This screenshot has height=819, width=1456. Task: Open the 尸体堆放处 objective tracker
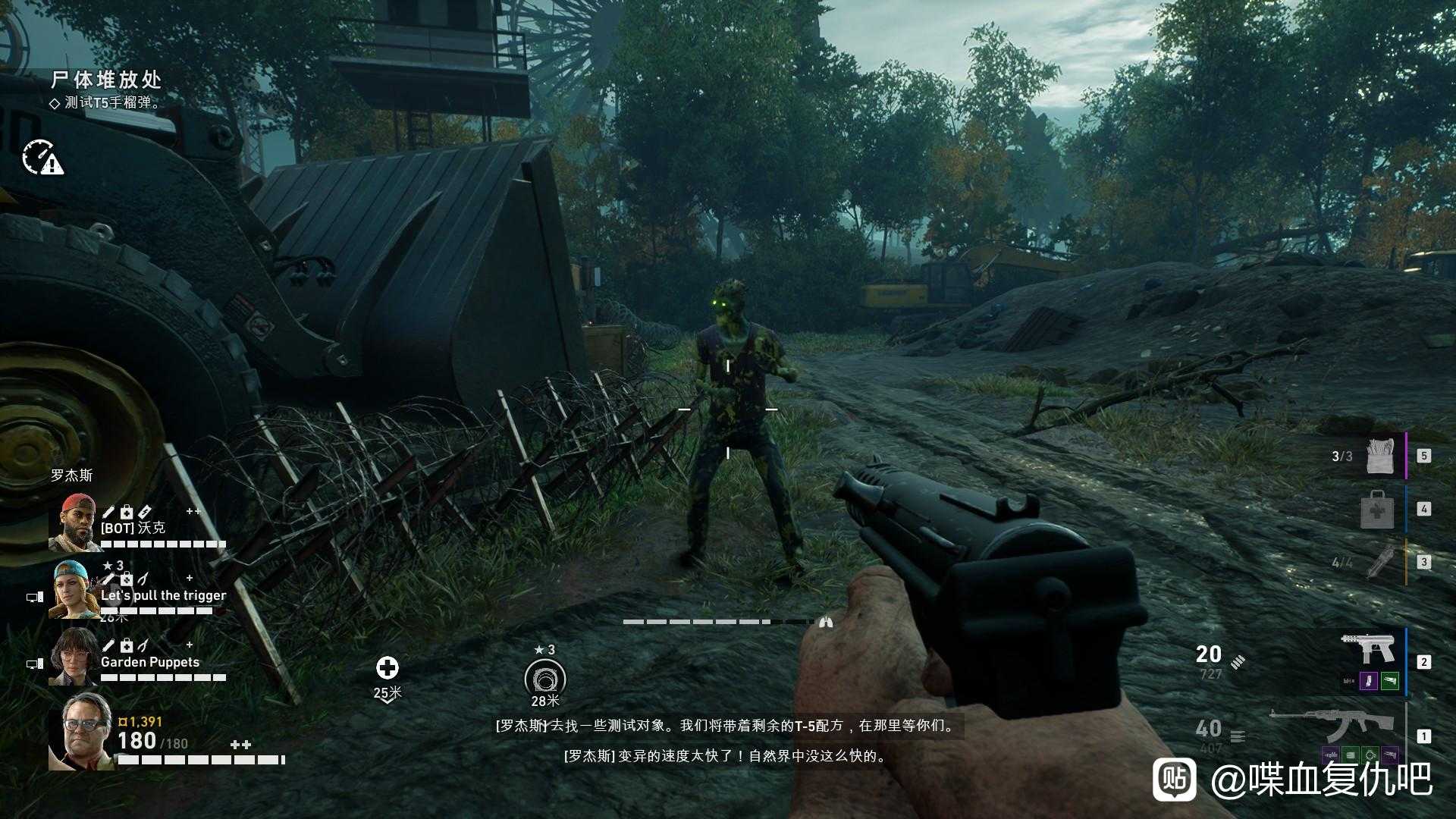pyautogui.click(x=106, y=80)
